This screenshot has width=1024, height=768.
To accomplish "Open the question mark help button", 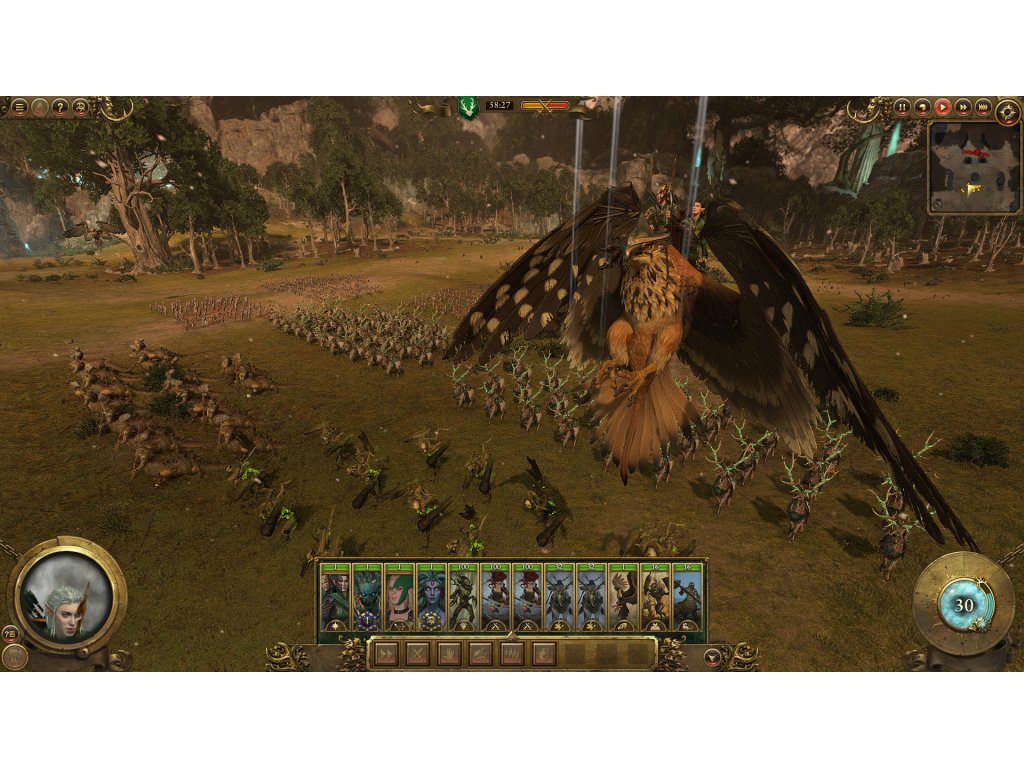I will [x=60, y=107].
